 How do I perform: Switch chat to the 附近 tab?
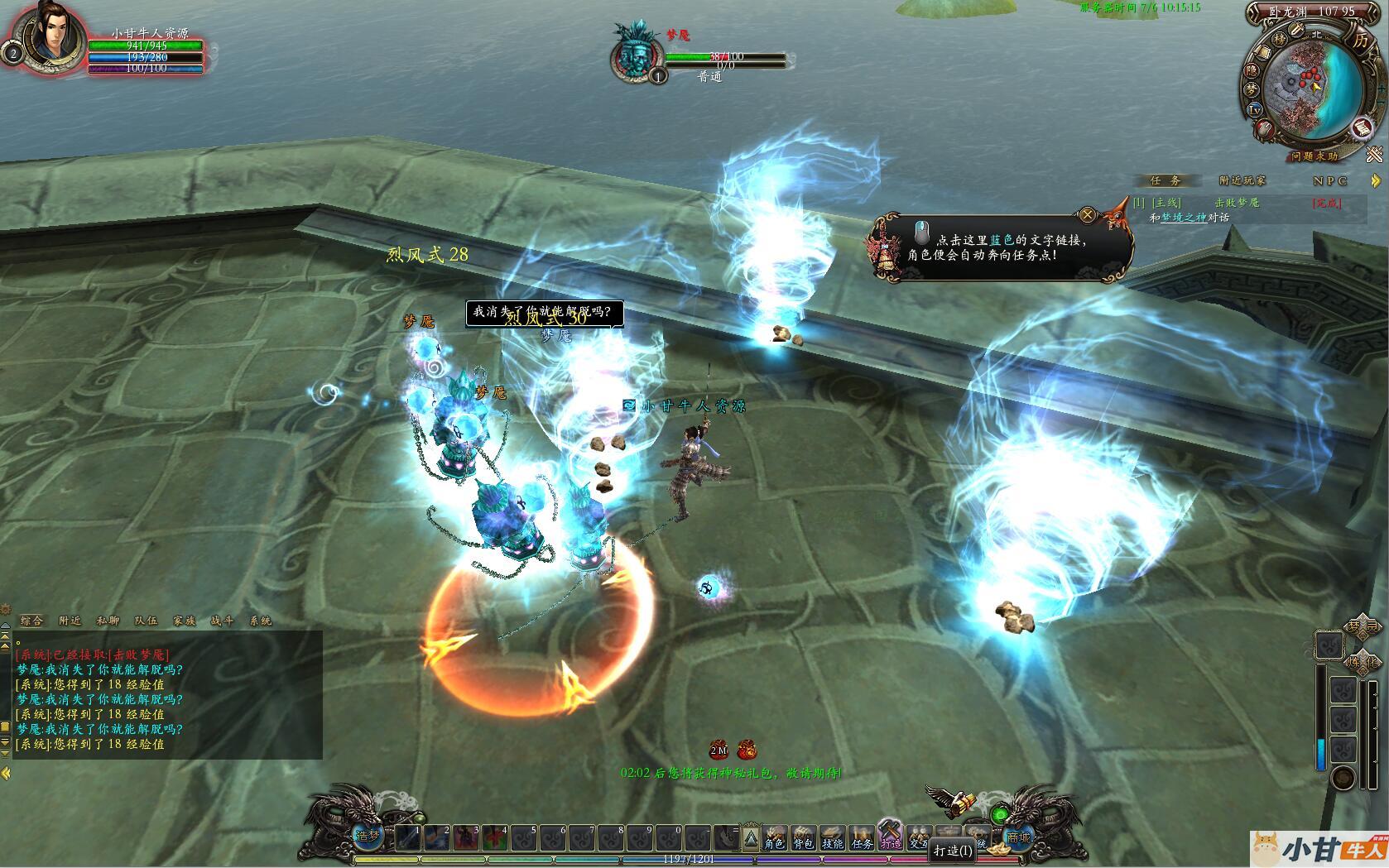click(x=70, y=621)
